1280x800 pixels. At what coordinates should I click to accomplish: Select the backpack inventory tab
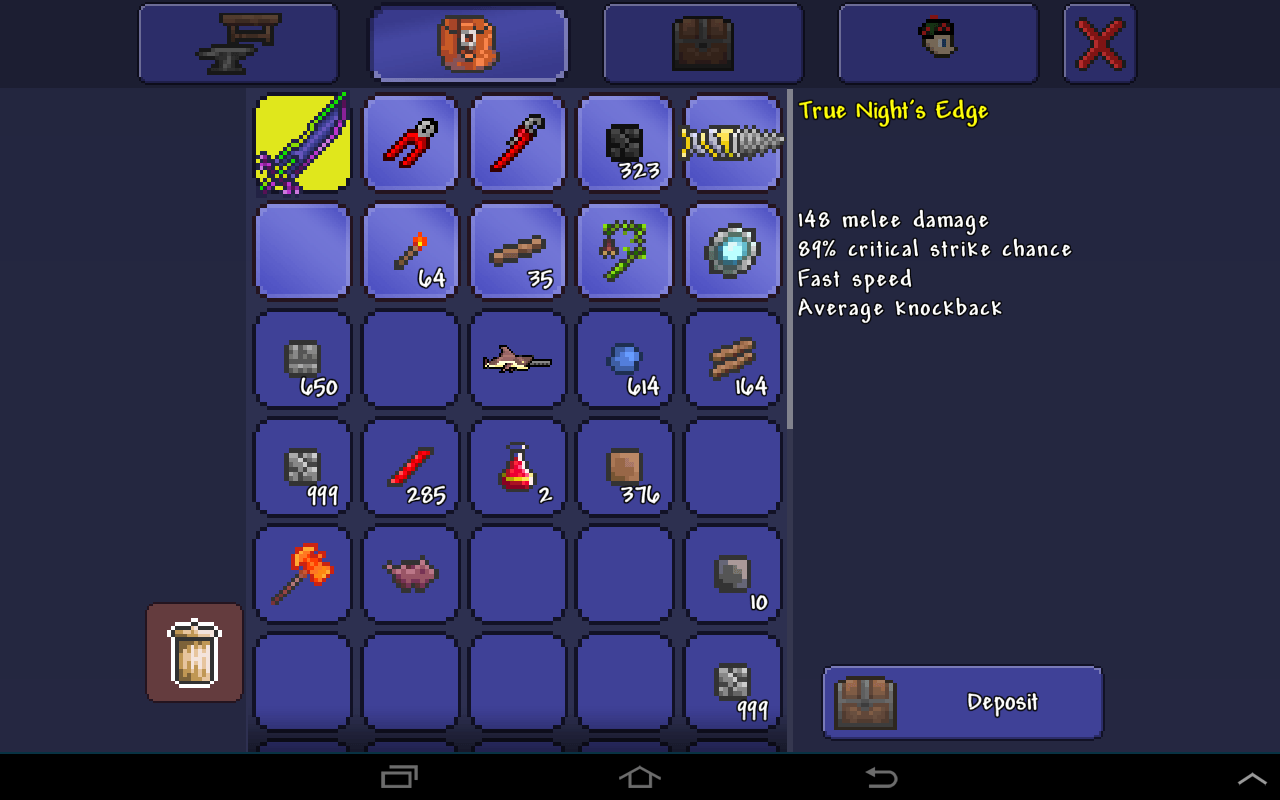(468, 43)
